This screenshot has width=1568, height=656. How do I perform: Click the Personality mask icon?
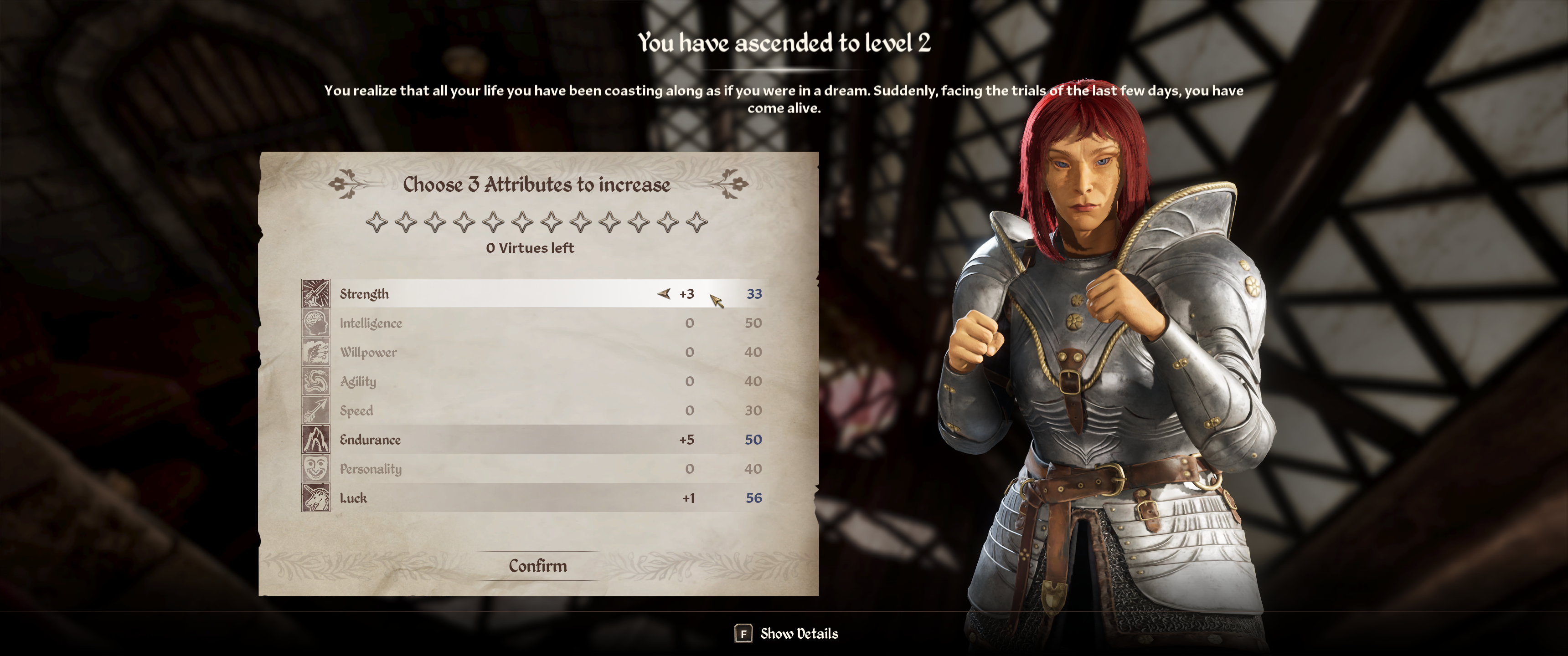(316, 469)
